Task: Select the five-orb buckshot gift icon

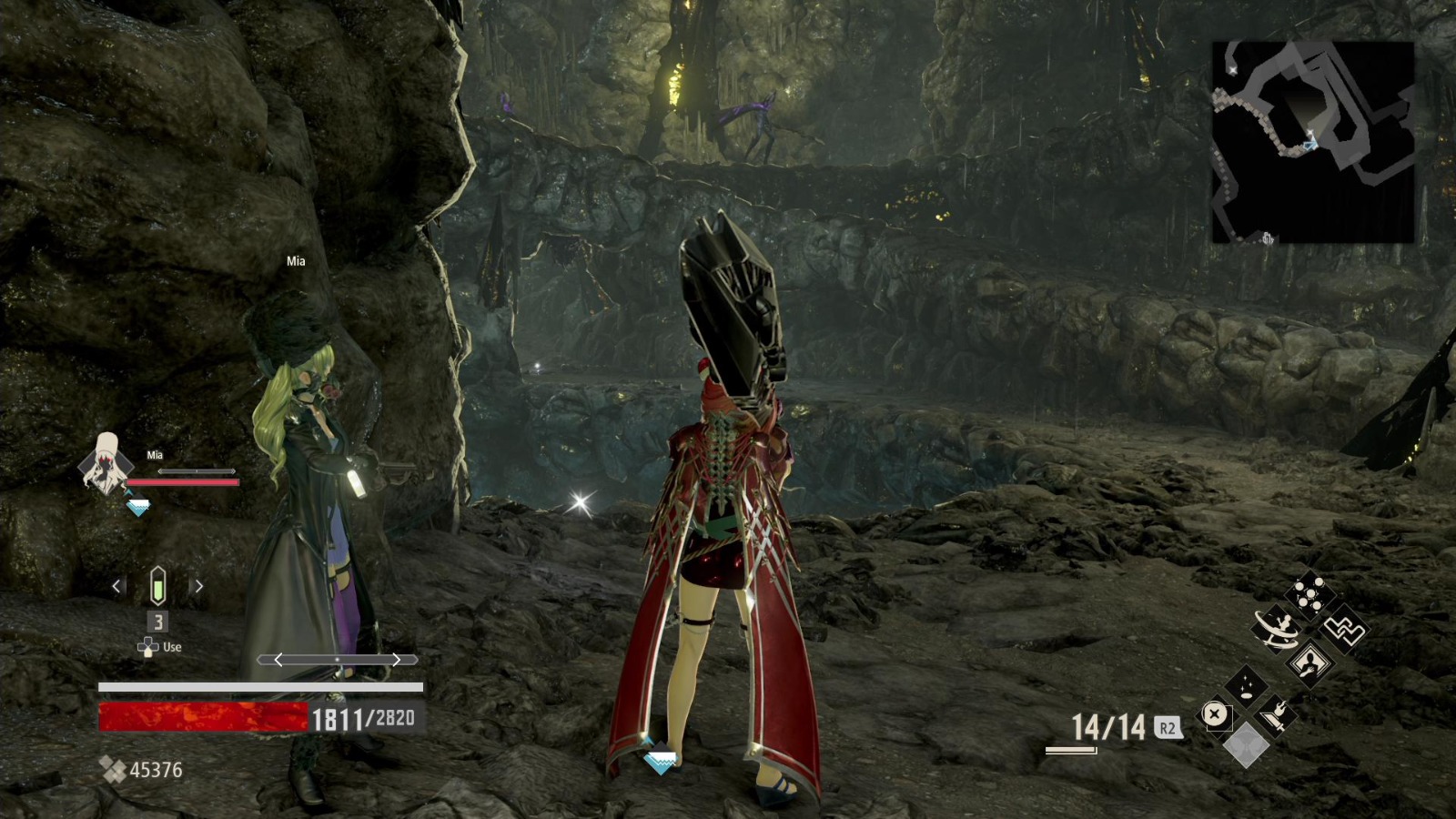Action: pos(1309,594)
